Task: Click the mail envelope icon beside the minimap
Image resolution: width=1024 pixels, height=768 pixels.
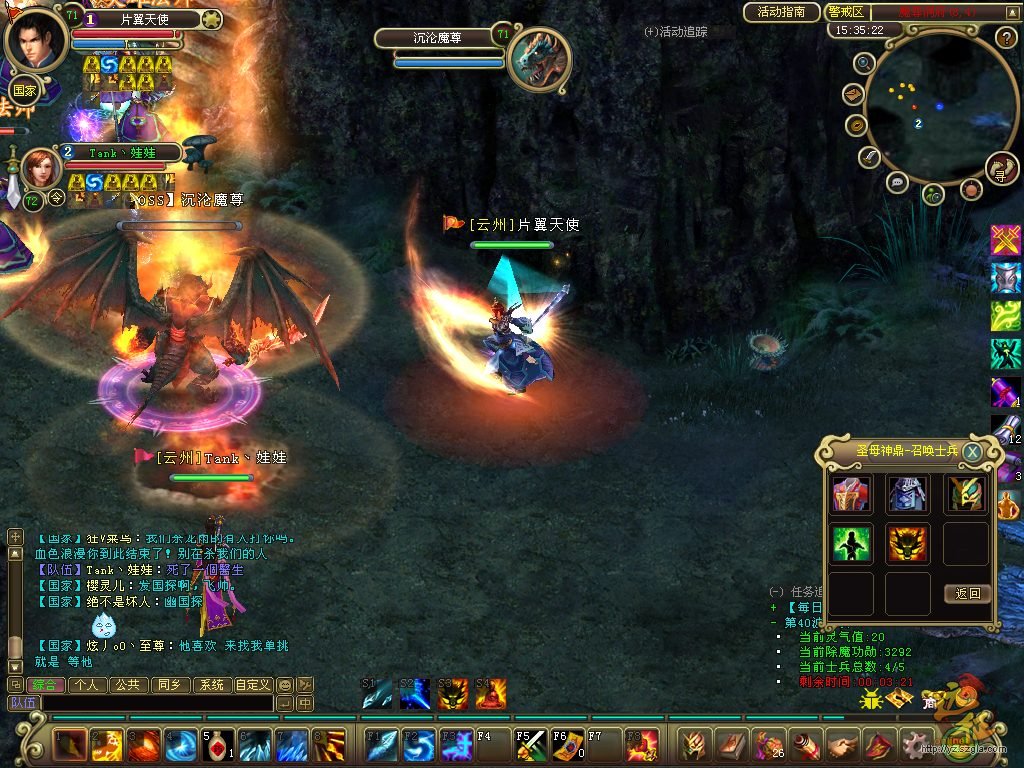Action: coord(853,95)
